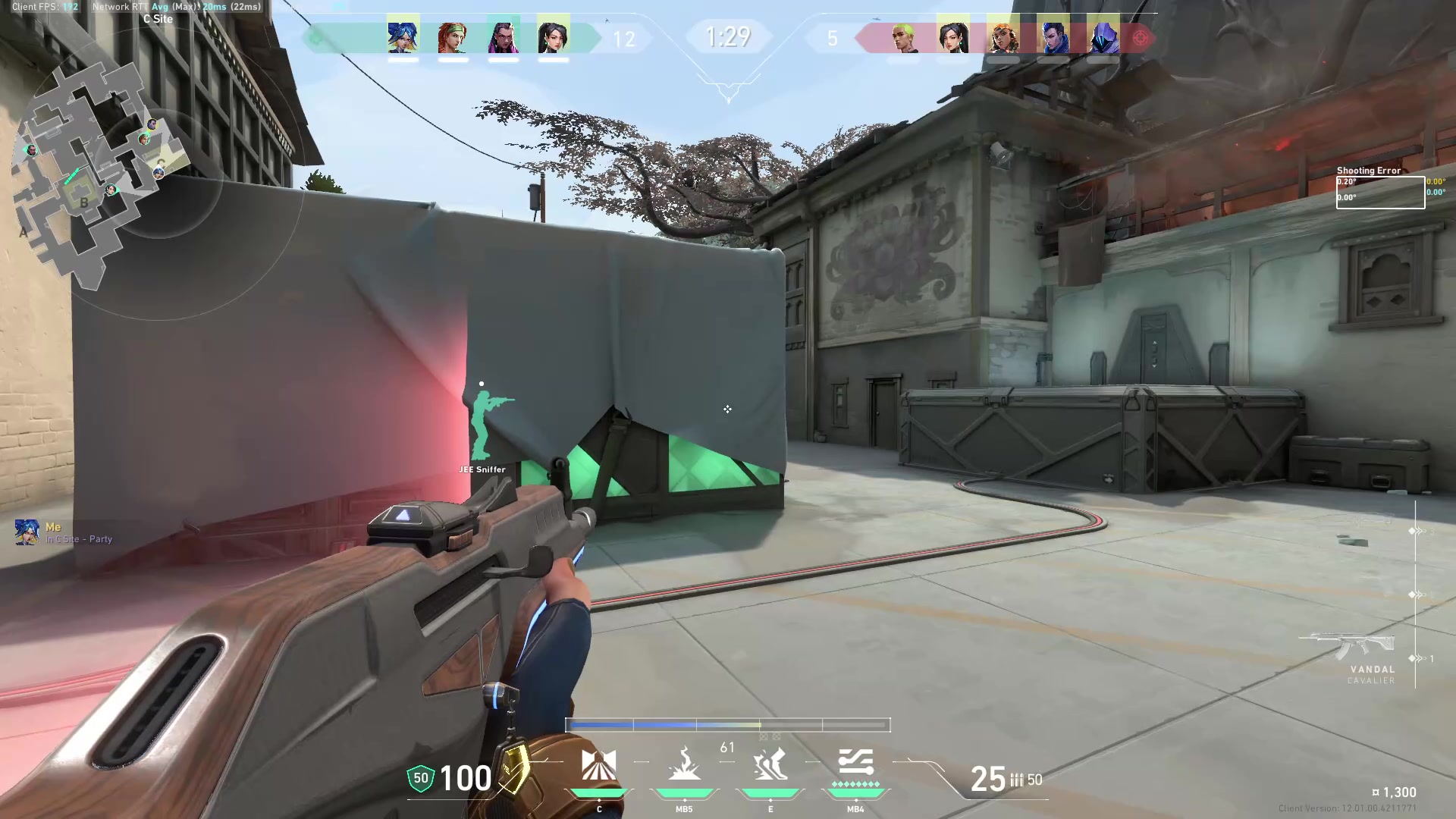Click the ammo counter showing 25
Viewport: 1456px width, 819px height.
pos(988,778)
